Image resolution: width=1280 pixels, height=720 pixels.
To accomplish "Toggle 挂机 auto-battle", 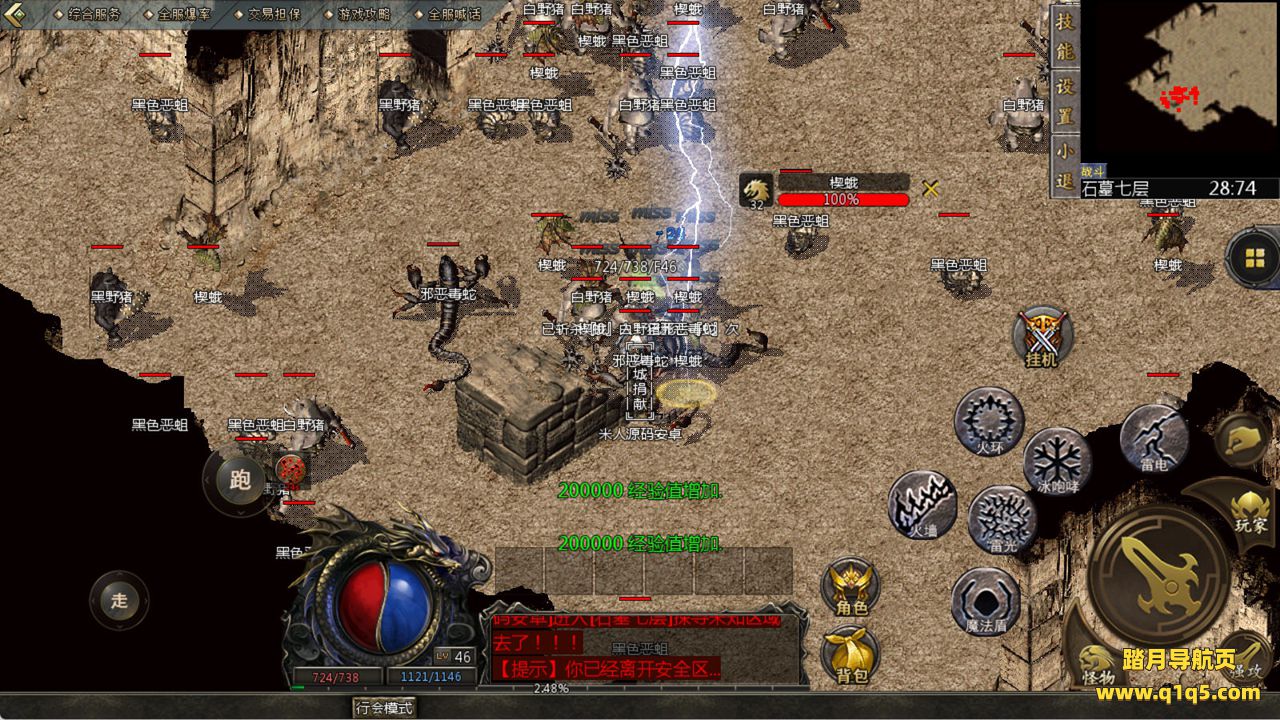I will pyautogui.click(x=1041, y=337).
